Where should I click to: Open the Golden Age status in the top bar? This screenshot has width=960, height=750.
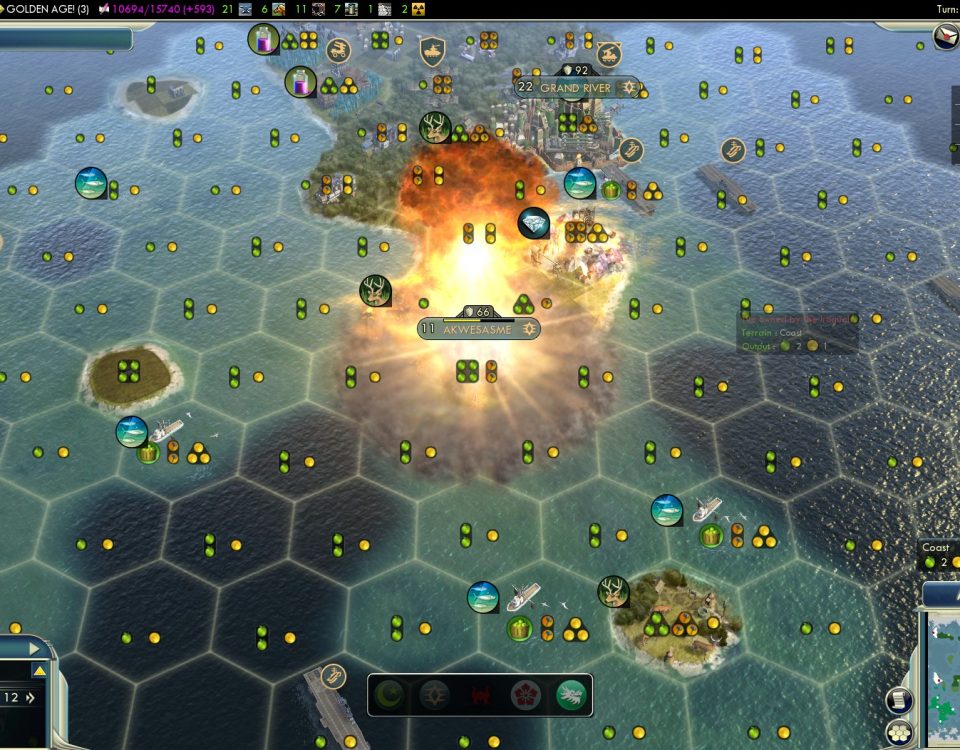coord(47,9)
